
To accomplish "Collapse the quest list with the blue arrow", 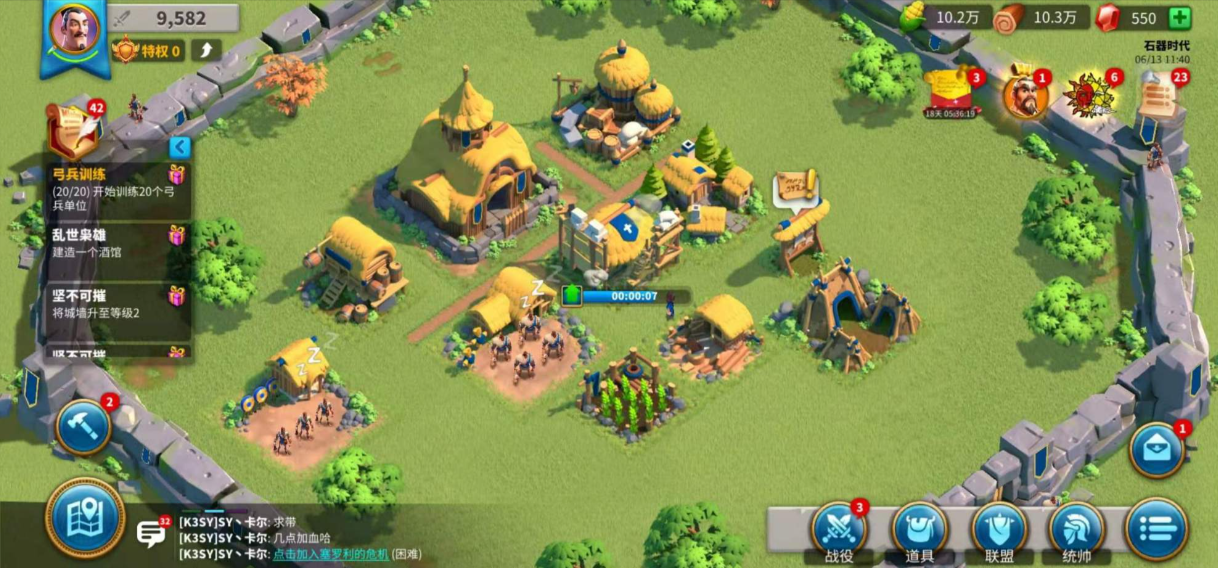I will (179, 148).
